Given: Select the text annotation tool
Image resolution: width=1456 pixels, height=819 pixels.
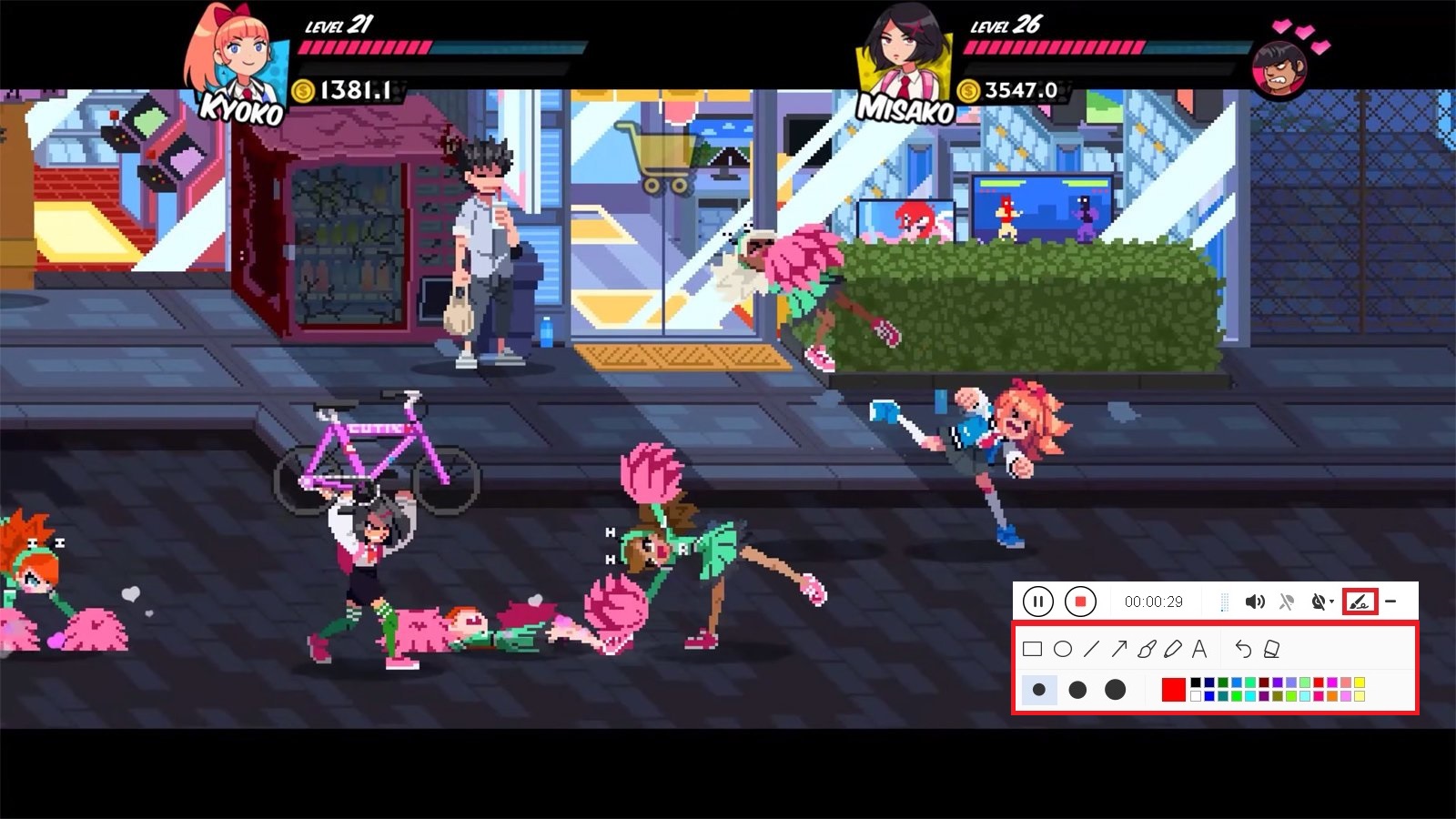Looking at the screenshot, I should 1199,650.
